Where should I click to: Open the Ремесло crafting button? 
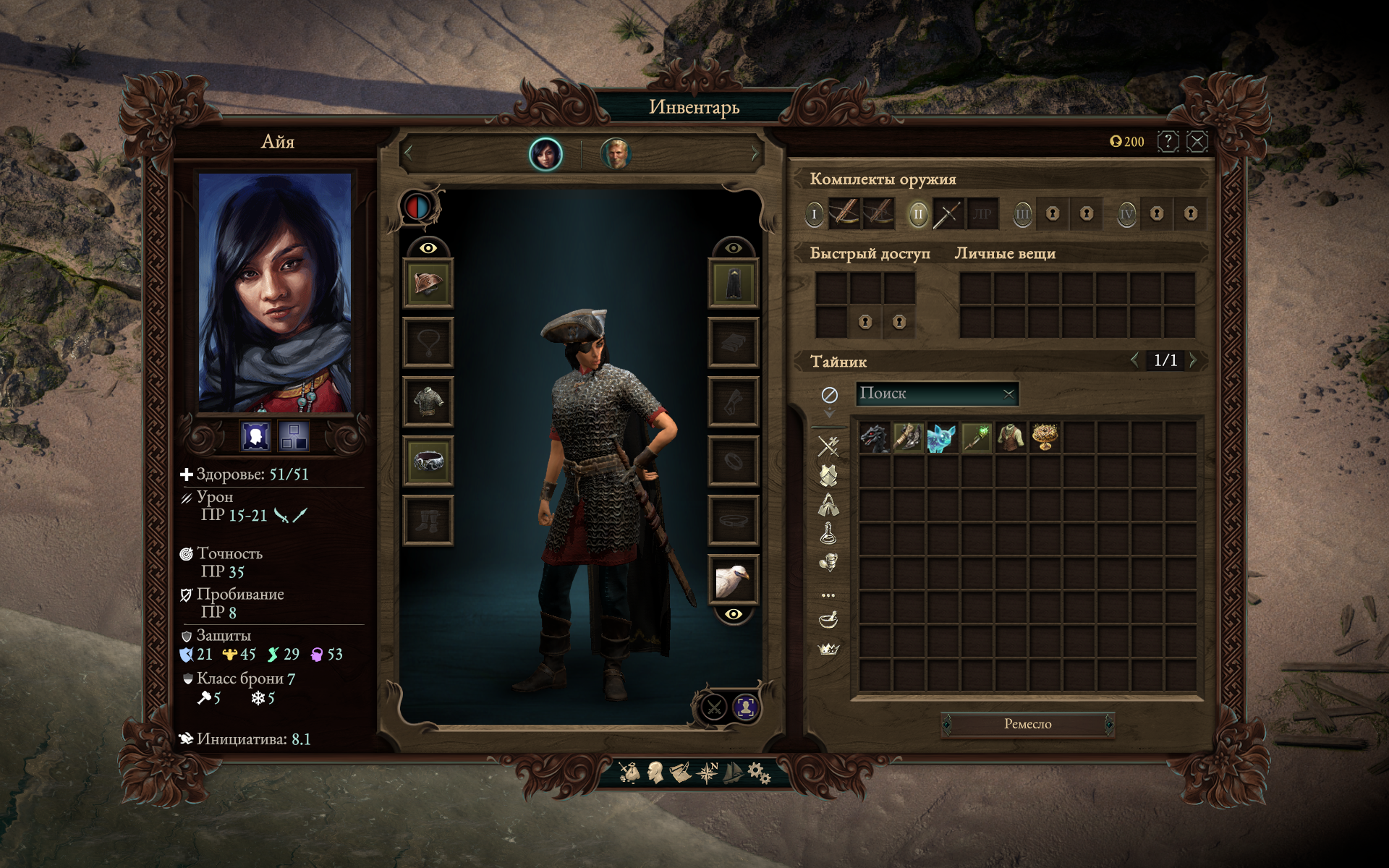(x=1027, y=724)
